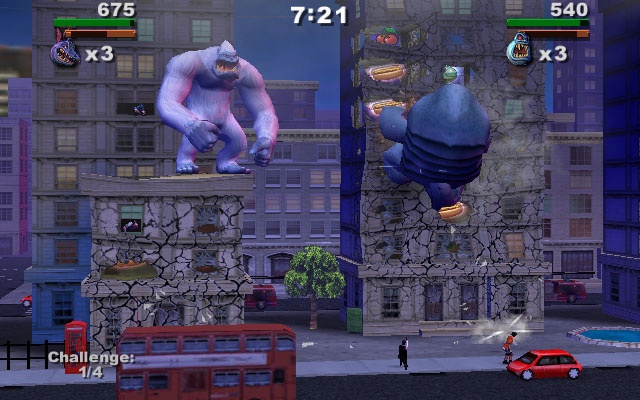The image size is (640, 400).
Task: Select the Challenge 1/4 tracker
Action: [x=90, y=364]
